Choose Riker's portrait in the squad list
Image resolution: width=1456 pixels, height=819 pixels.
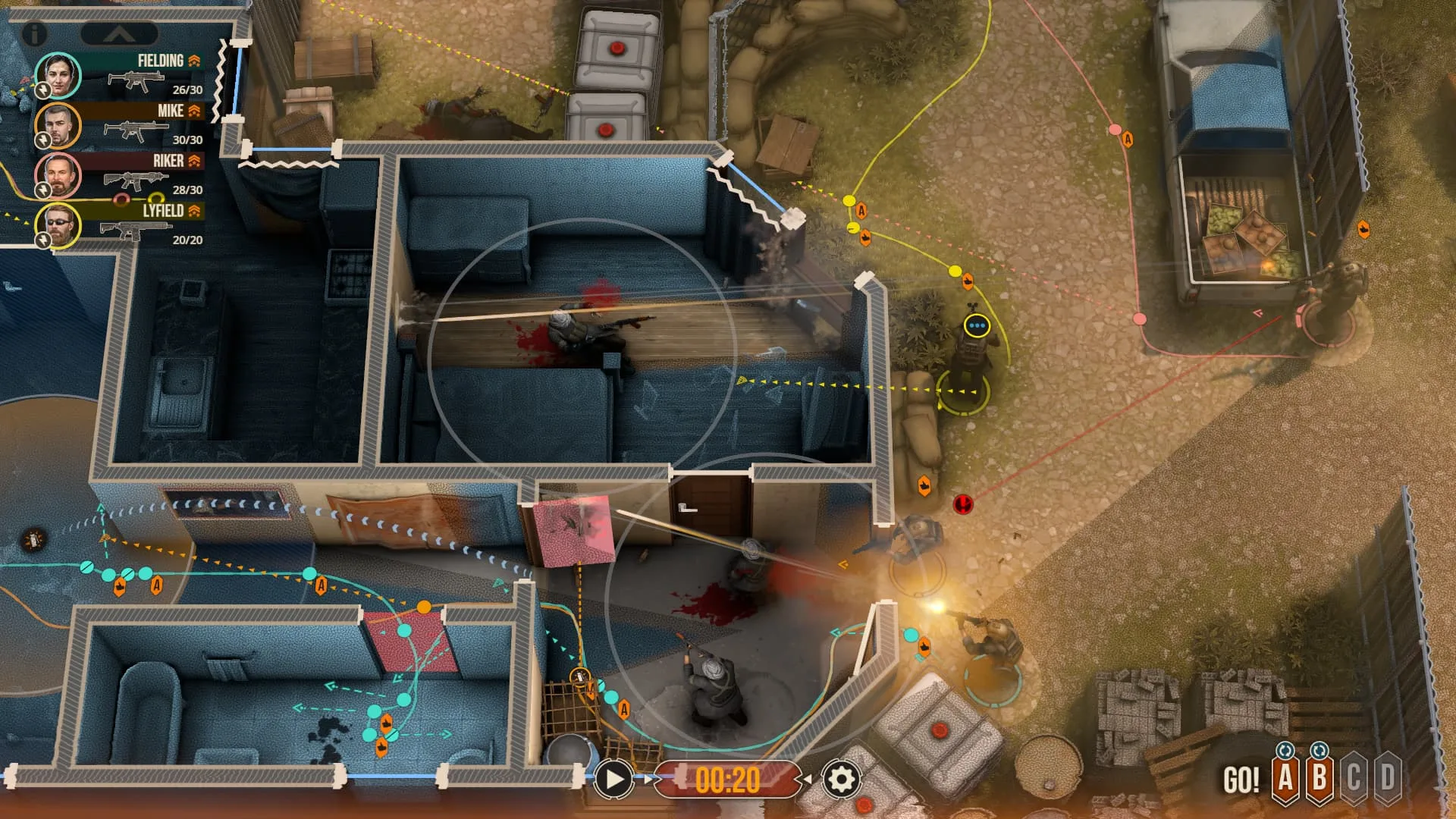58,175
